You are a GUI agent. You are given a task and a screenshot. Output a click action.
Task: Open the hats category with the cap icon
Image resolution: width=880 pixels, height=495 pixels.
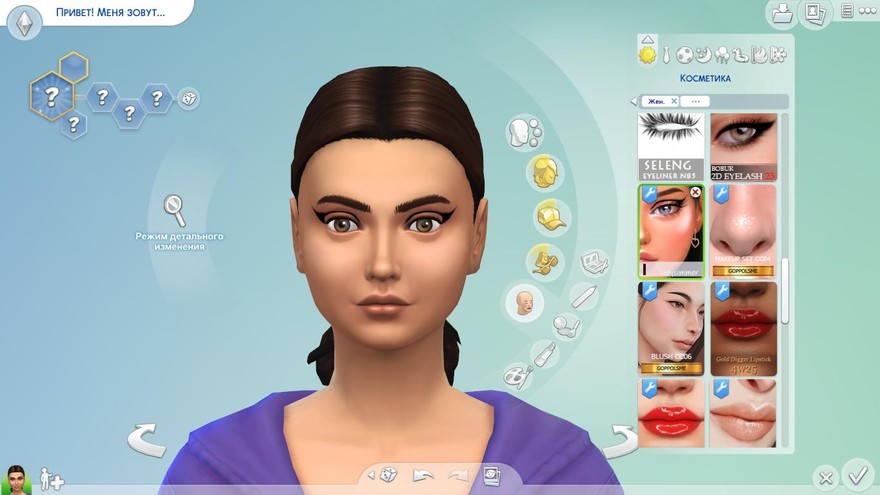[x=545, y=214]
